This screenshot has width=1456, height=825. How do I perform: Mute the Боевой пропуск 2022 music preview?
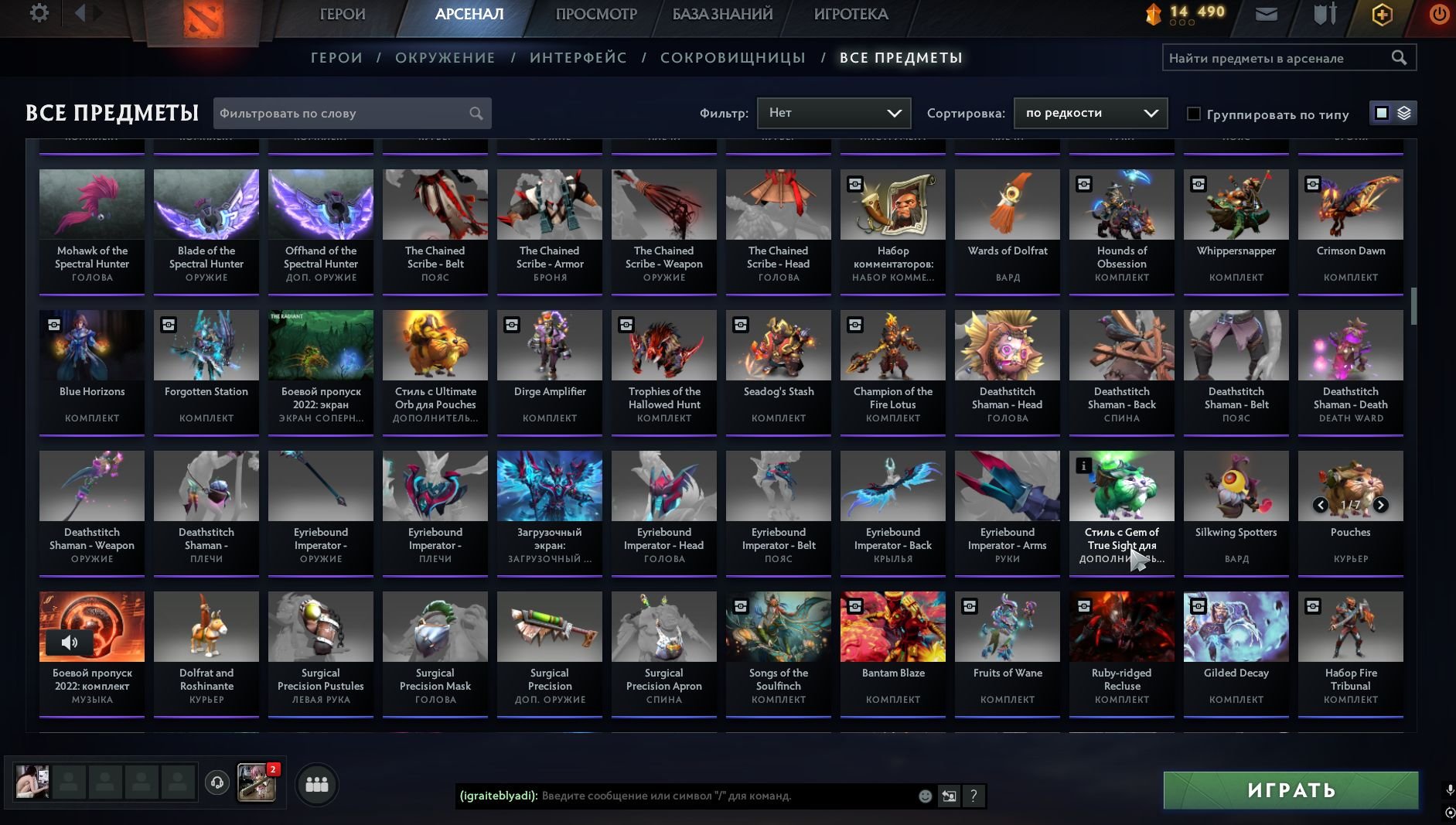[x=70, y=643]
